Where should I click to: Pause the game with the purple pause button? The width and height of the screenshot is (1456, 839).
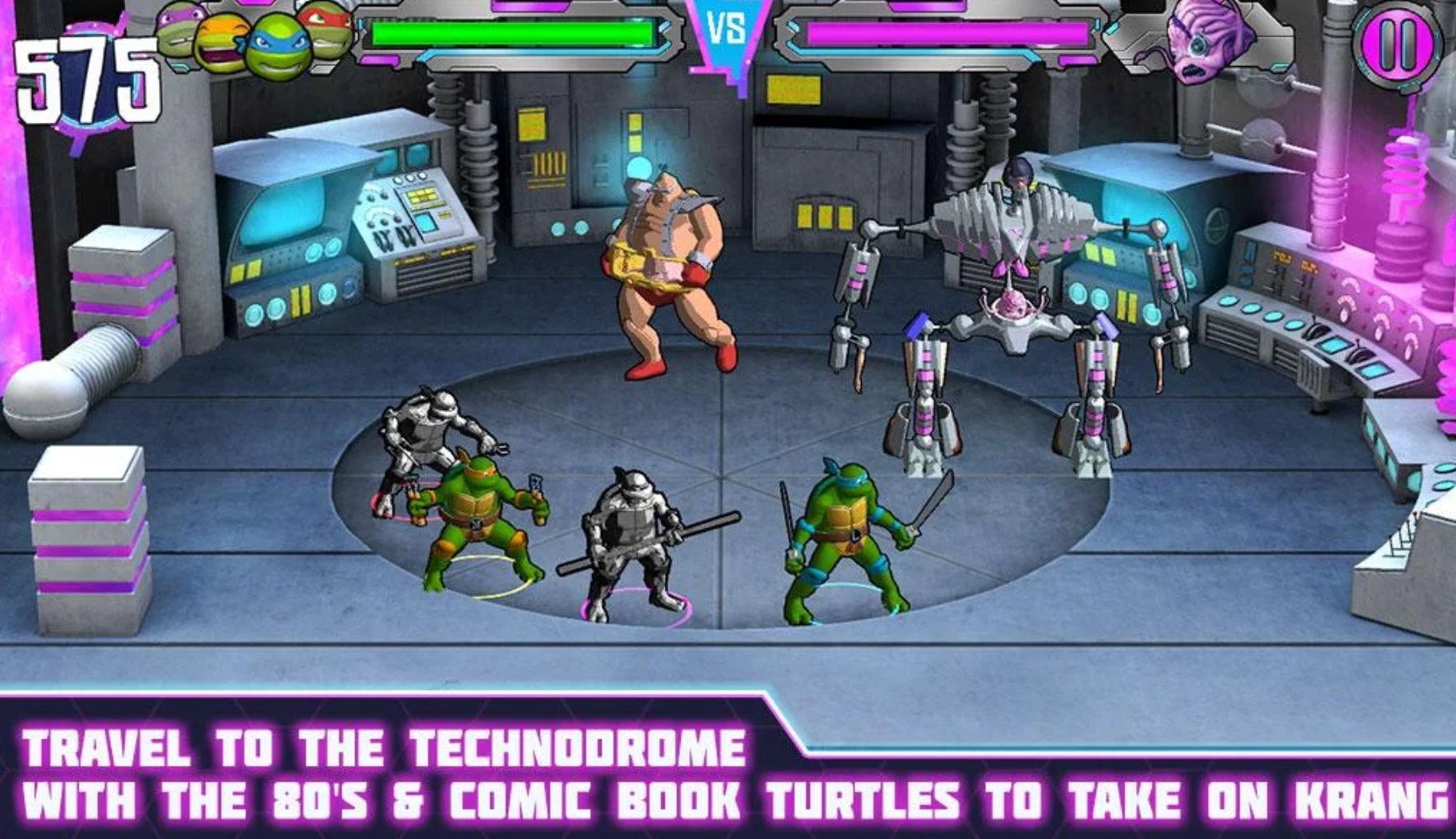pos(1399,44)
